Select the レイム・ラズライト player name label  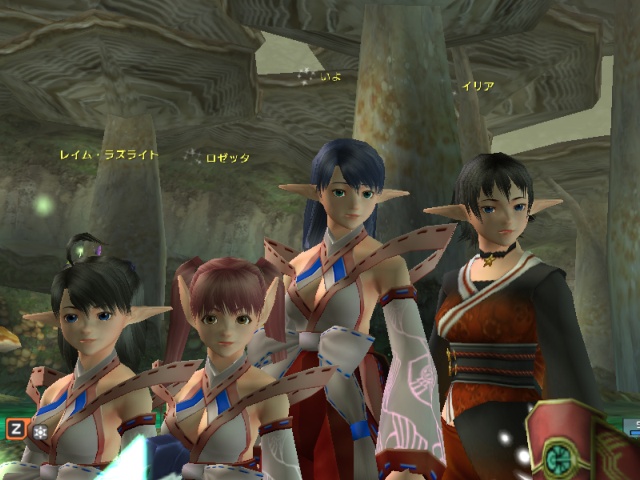(109, 155)
